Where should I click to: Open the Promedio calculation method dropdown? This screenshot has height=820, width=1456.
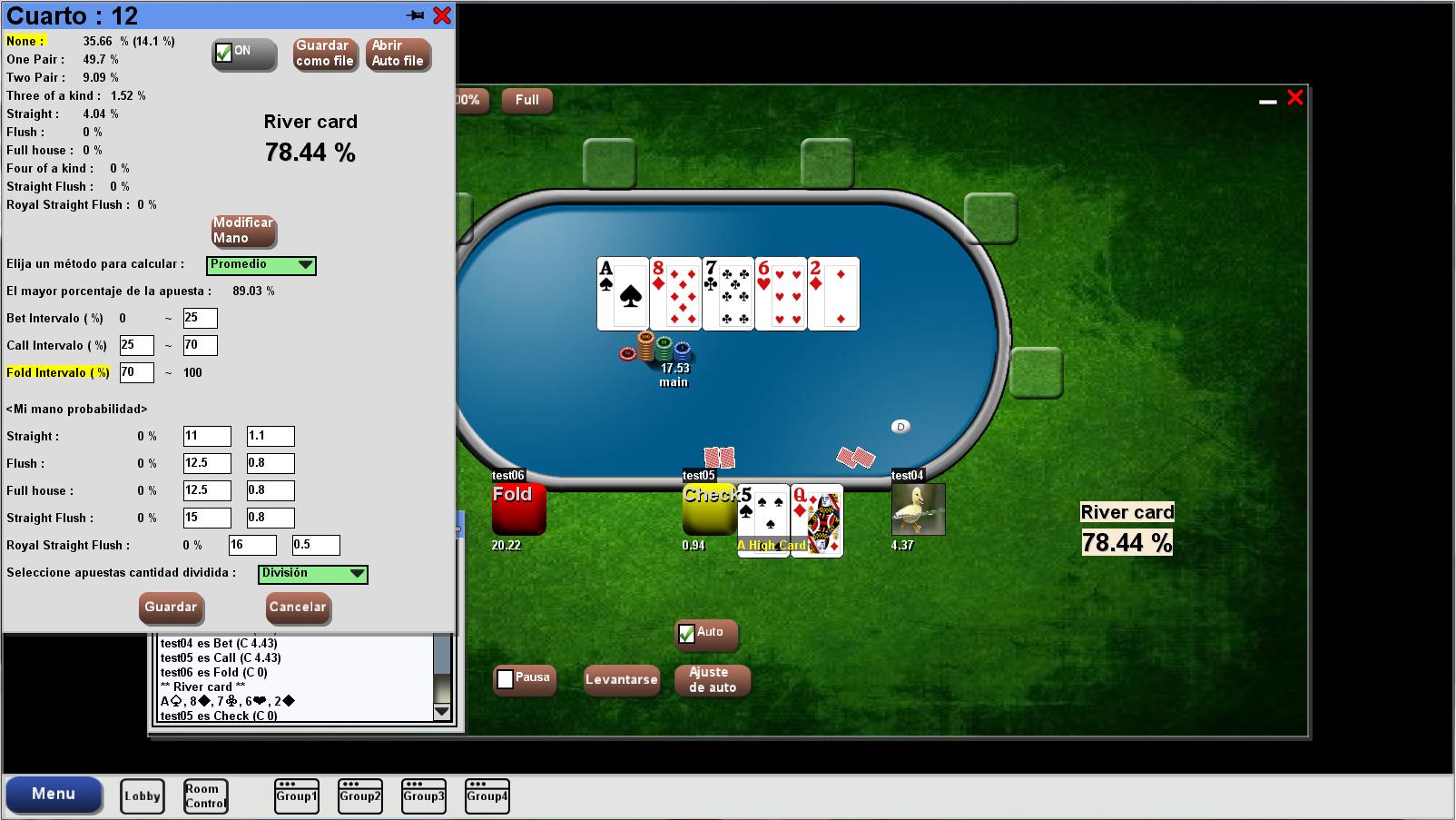[306, 265]
